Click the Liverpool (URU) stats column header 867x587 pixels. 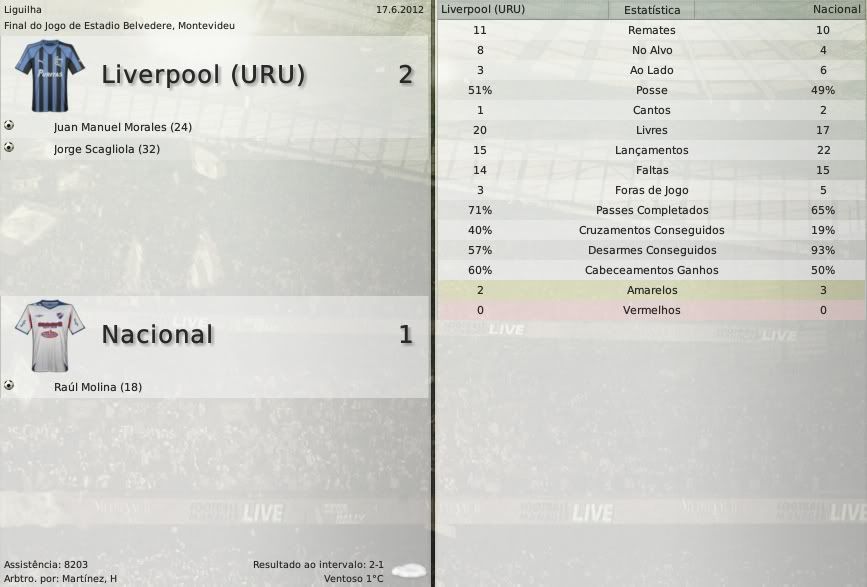click(x=483, y=10)
